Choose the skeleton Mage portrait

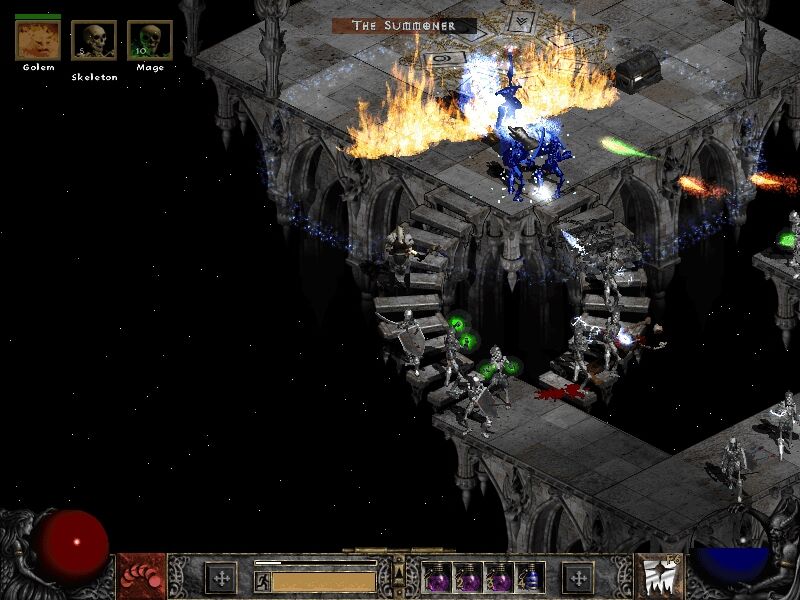tap(150, 40)
